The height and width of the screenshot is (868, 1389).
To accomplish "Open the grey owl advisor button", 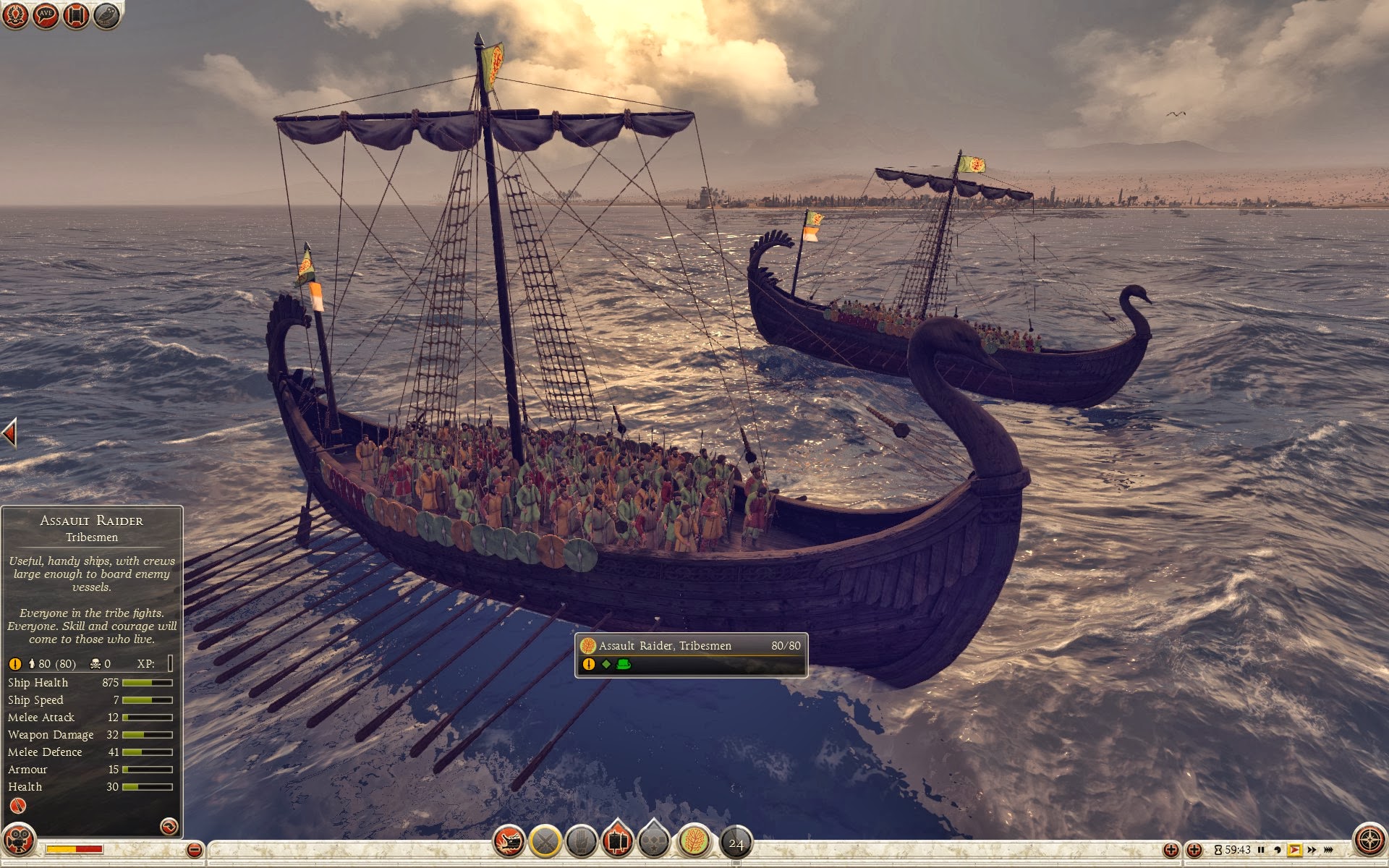I will 106,15.
